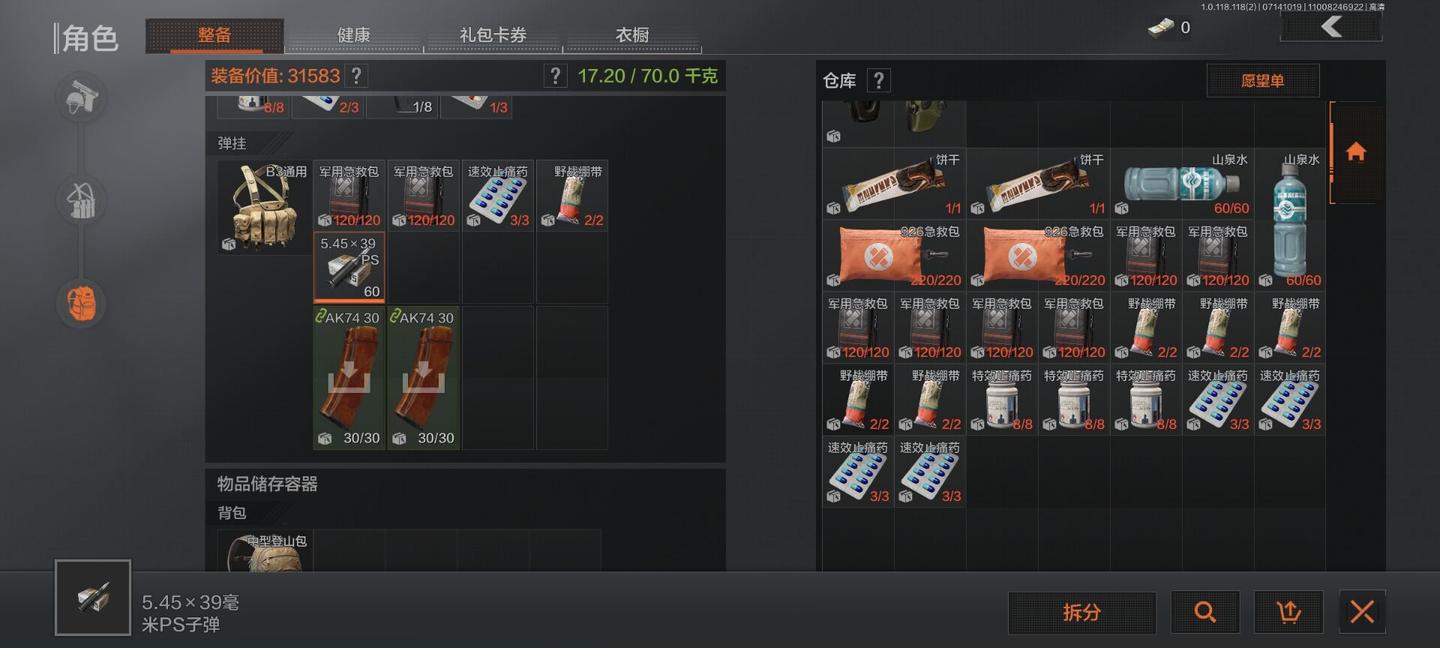This screenshot has height=648, width=1440.
Task: Click the 拆分 split button
Action: point(1081,612)
